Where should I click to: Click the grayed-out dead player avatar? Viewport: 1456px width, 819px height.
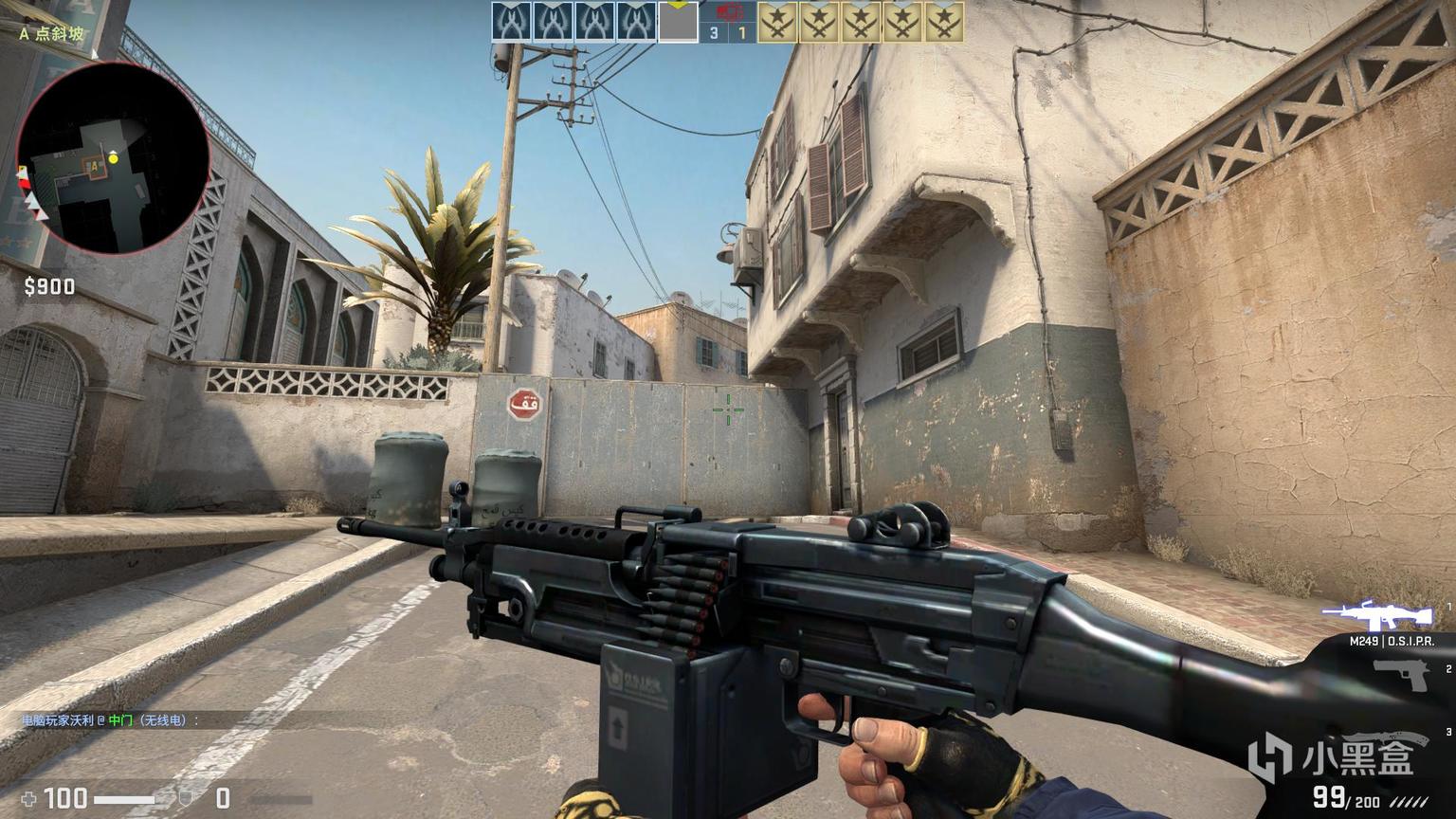click(x=677, y=23)
